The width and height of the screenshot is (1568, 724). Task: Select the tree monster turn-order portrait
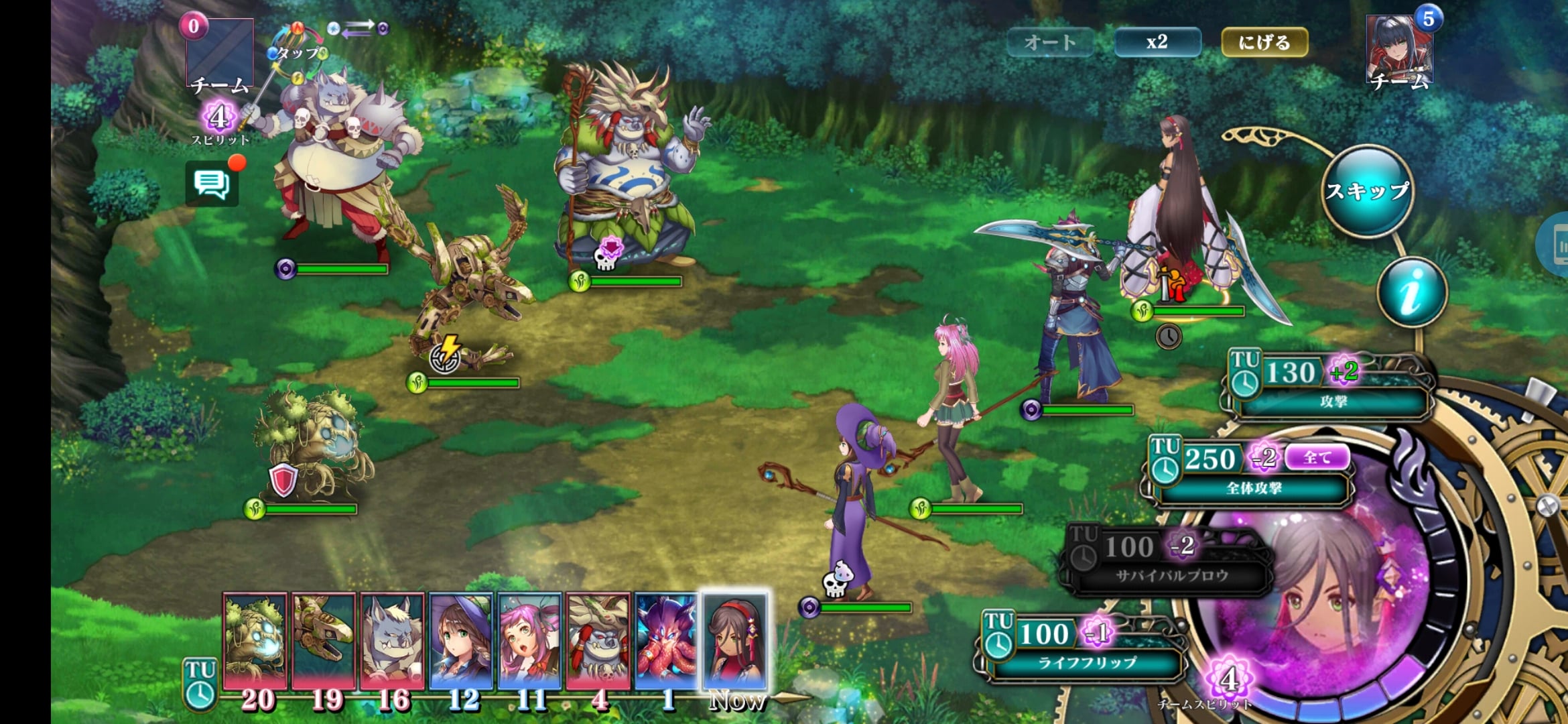(255, 640)
